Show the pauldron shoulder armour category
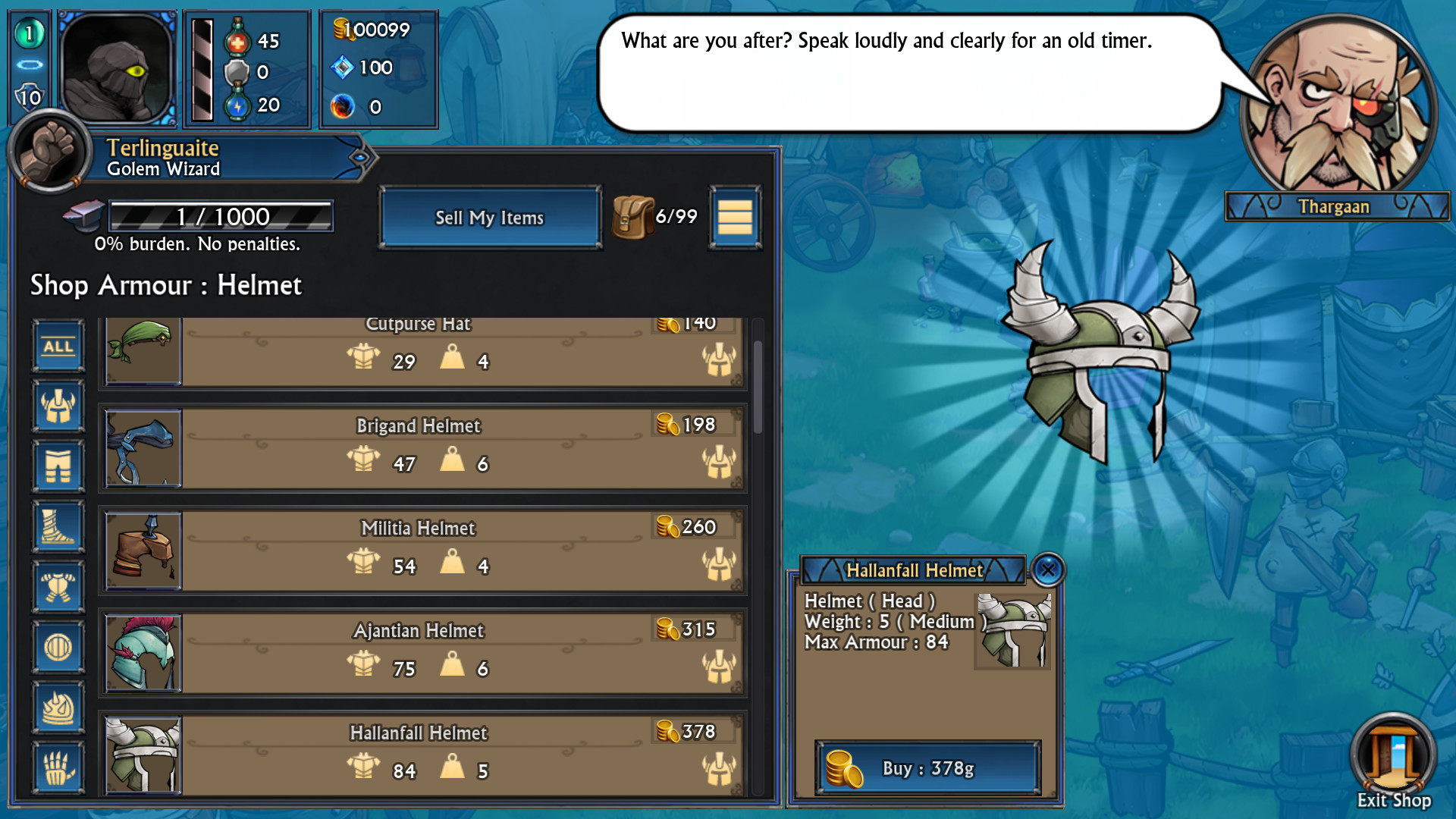 pos(58,708)
